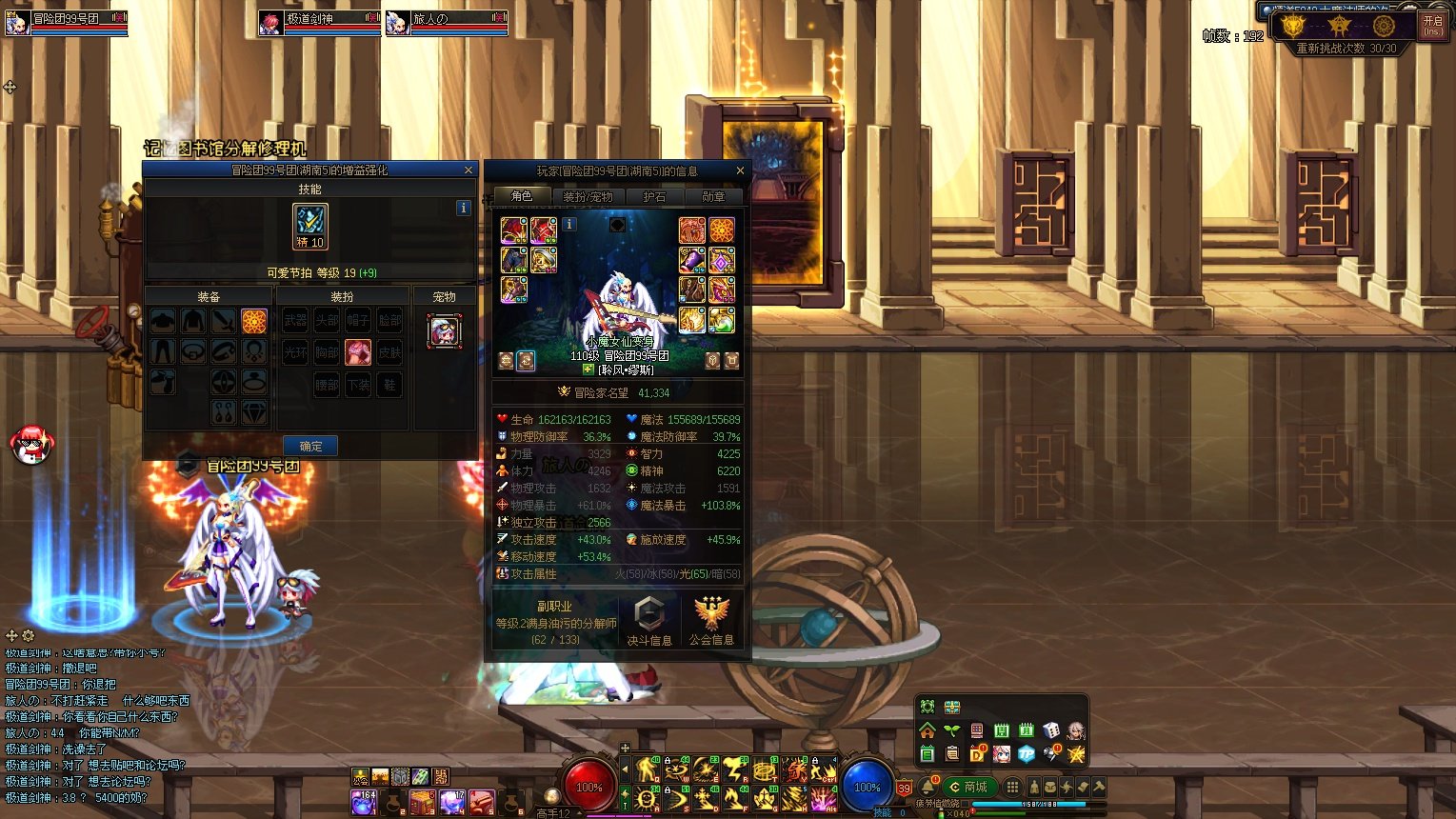Open 公会信息 guild info
Viewport: 1456px width, 819px height.
711,620
